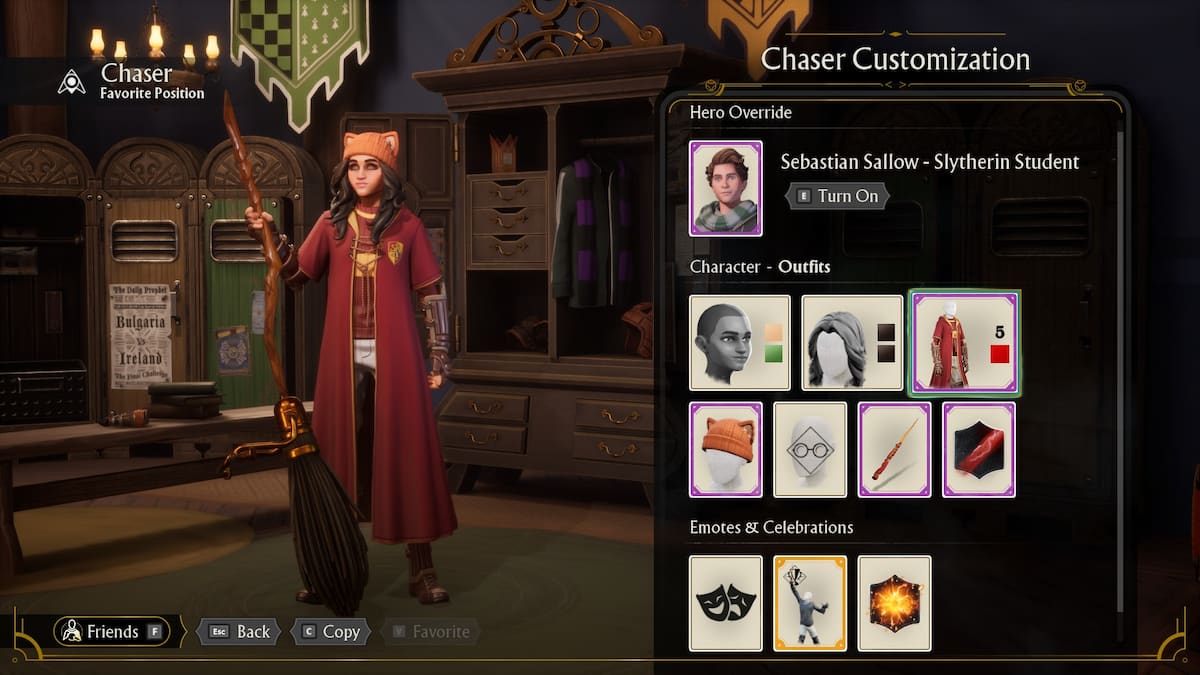Select the Sebastian Sallow hero portrait
The width and height of the screenshot is (1200, 675).
(x=726, y=188)
